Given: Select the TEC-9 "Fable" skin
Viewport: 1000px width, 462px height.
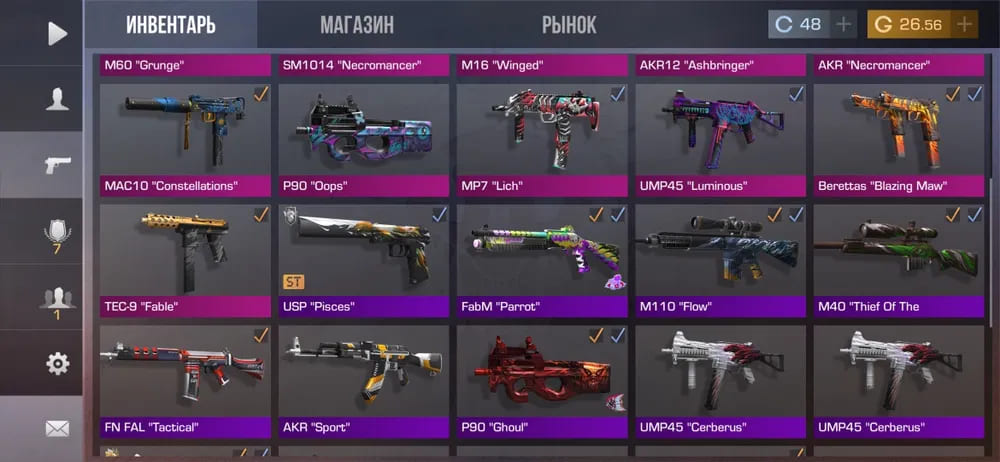Looking at the screenshot, I should (x=185, y=258).
